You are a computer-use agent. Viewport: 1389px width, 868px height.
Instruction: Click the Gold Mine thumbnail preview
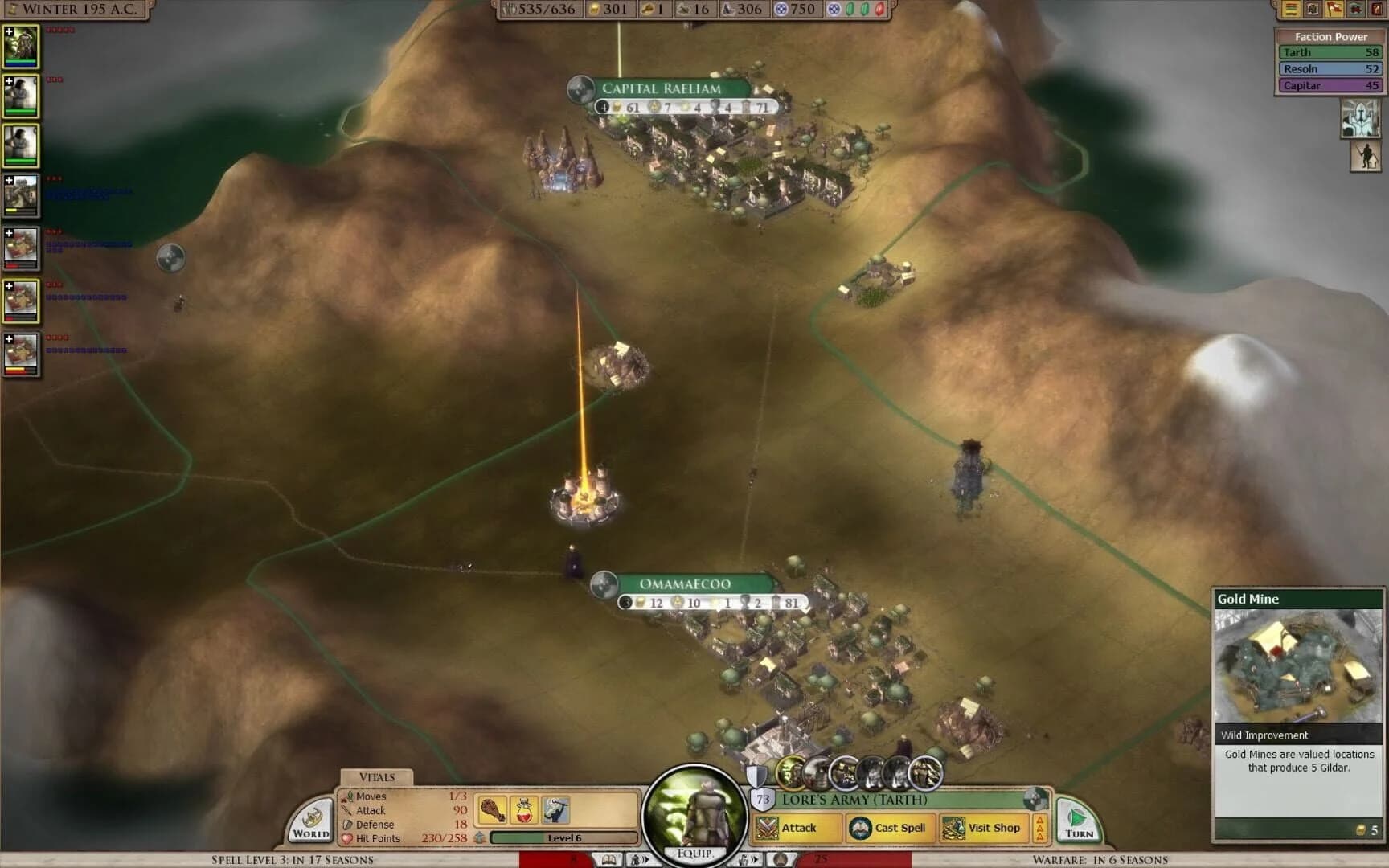tap(1297, 665)
